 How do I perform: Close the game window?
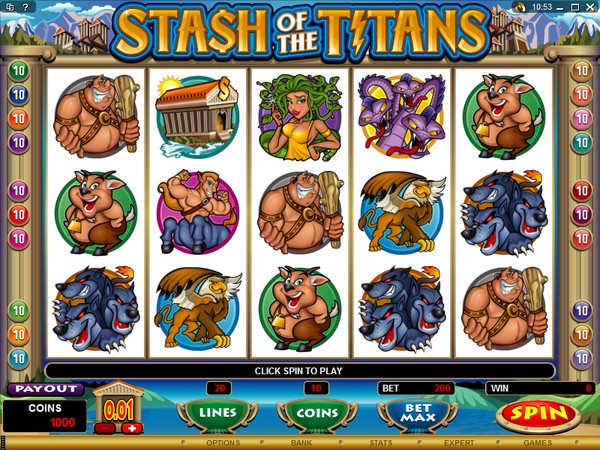590,7
